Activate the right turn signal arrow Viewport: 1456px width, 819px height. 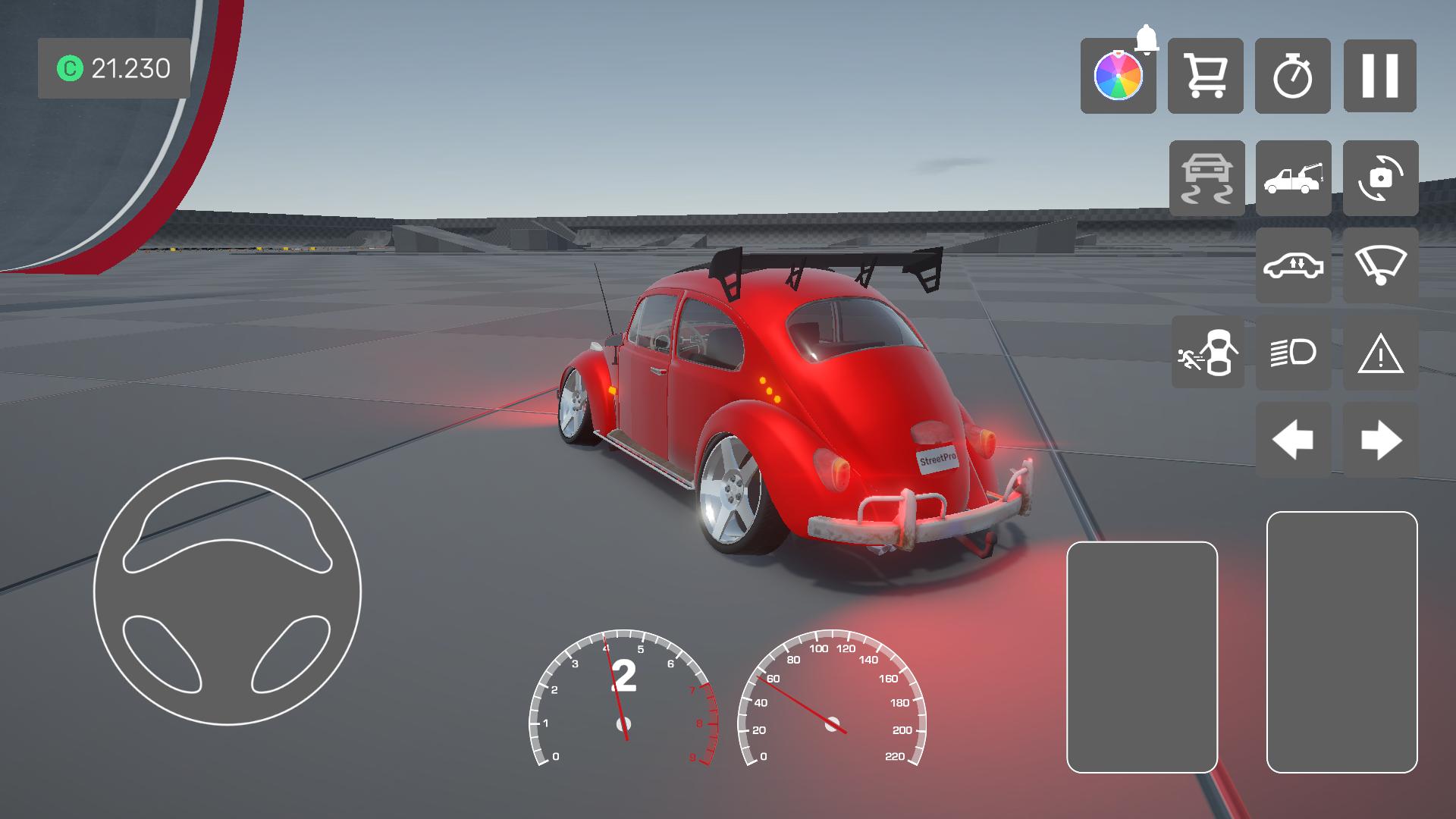(x=1380, y=440)
